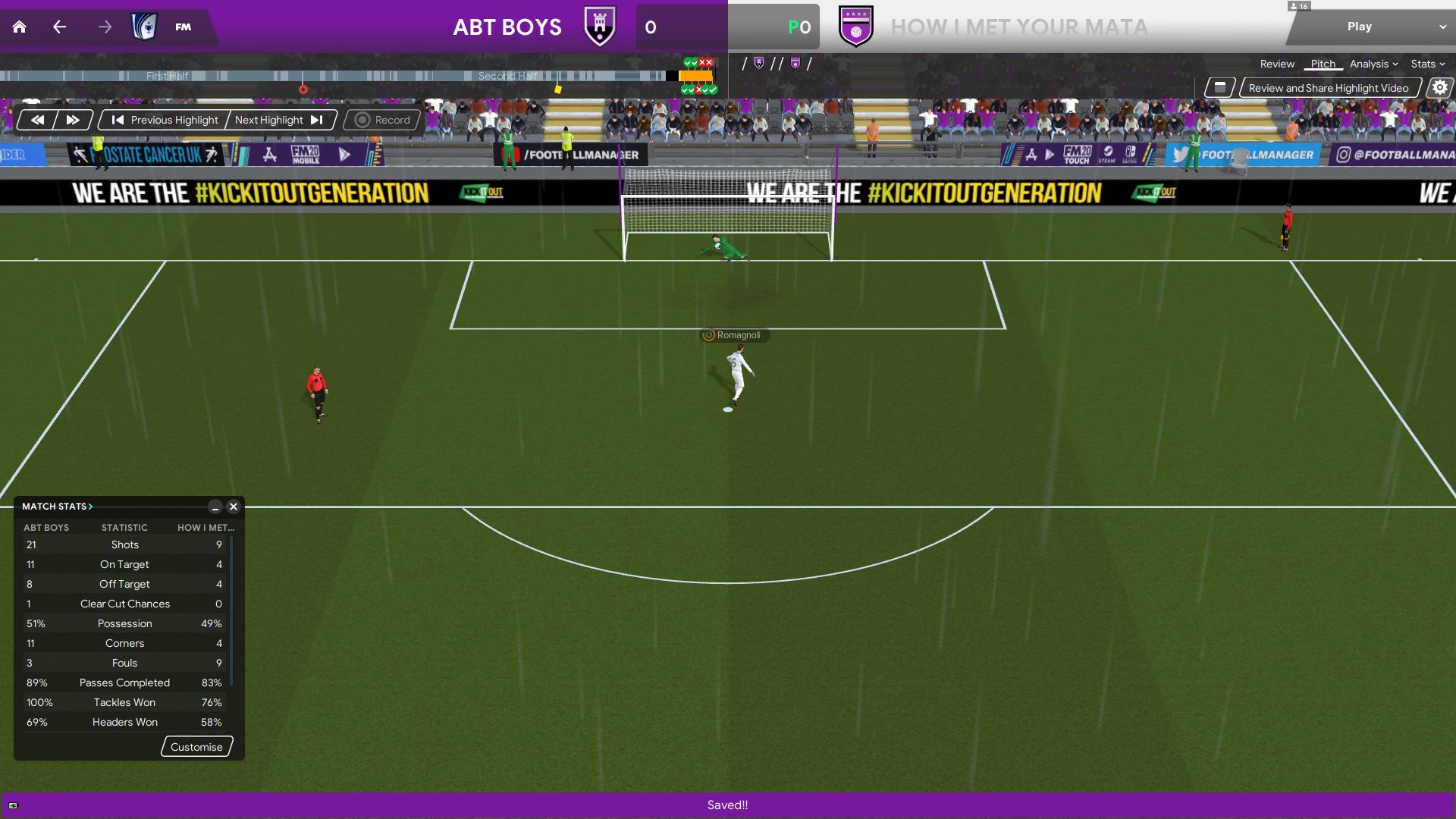Go to the home screen
The width and height of the screenshot is (1456, 819).
tap(20, 27)
